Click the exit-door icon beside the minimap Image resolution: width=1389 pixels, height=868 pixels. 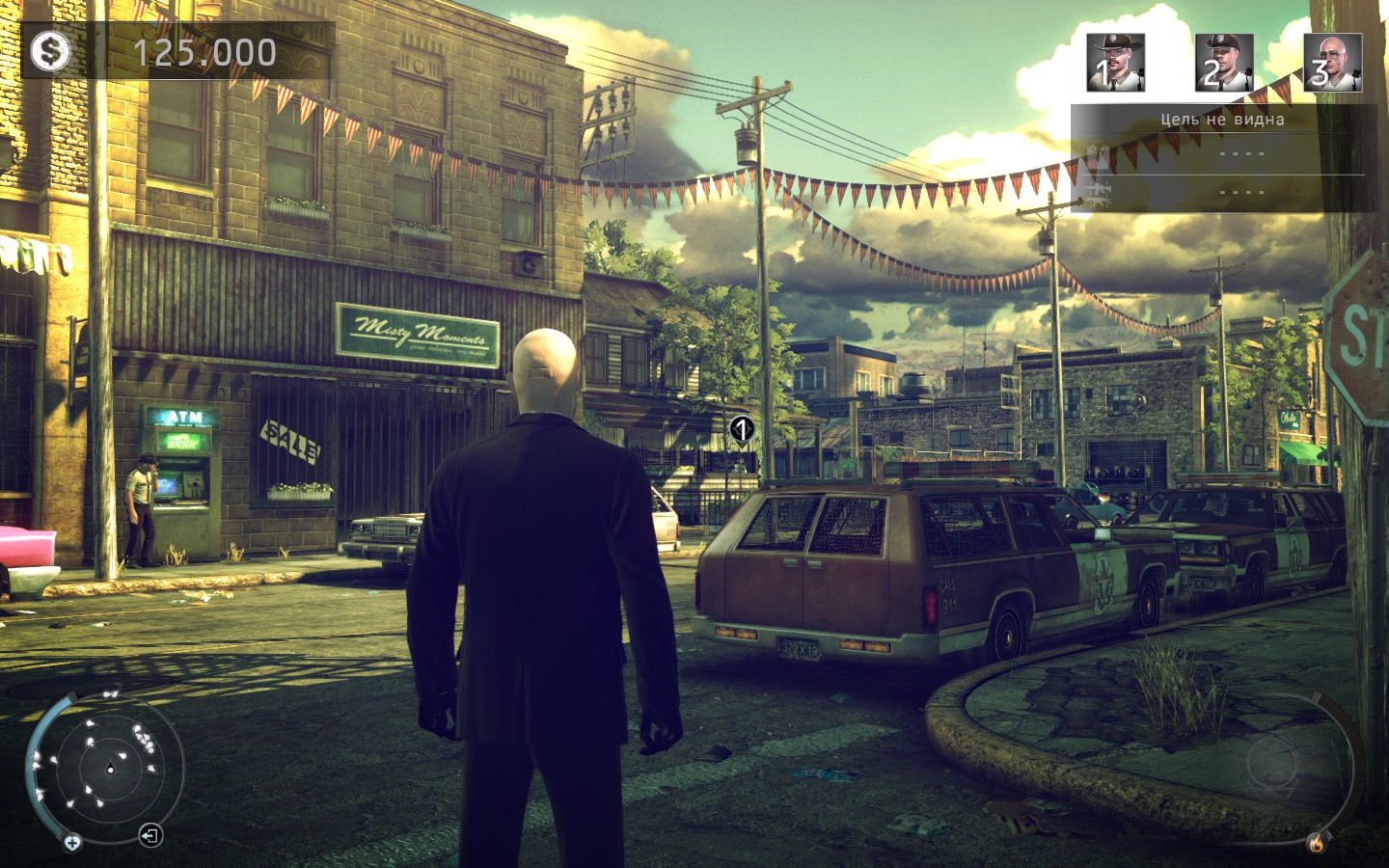click(150, 834)
